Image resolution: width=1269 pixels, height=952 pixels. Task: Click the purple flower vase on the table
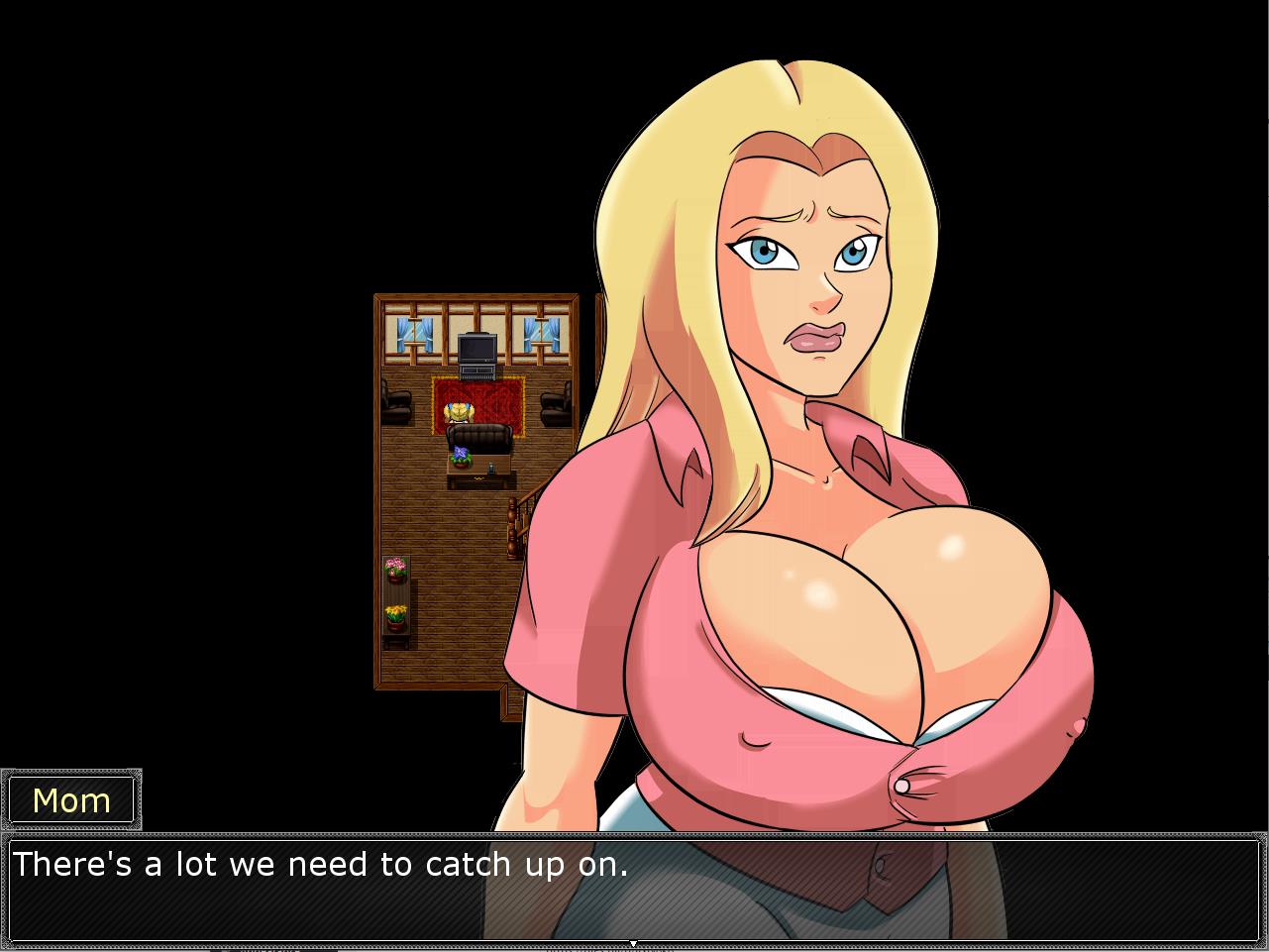pyautogui.click(x=463, y=458)
